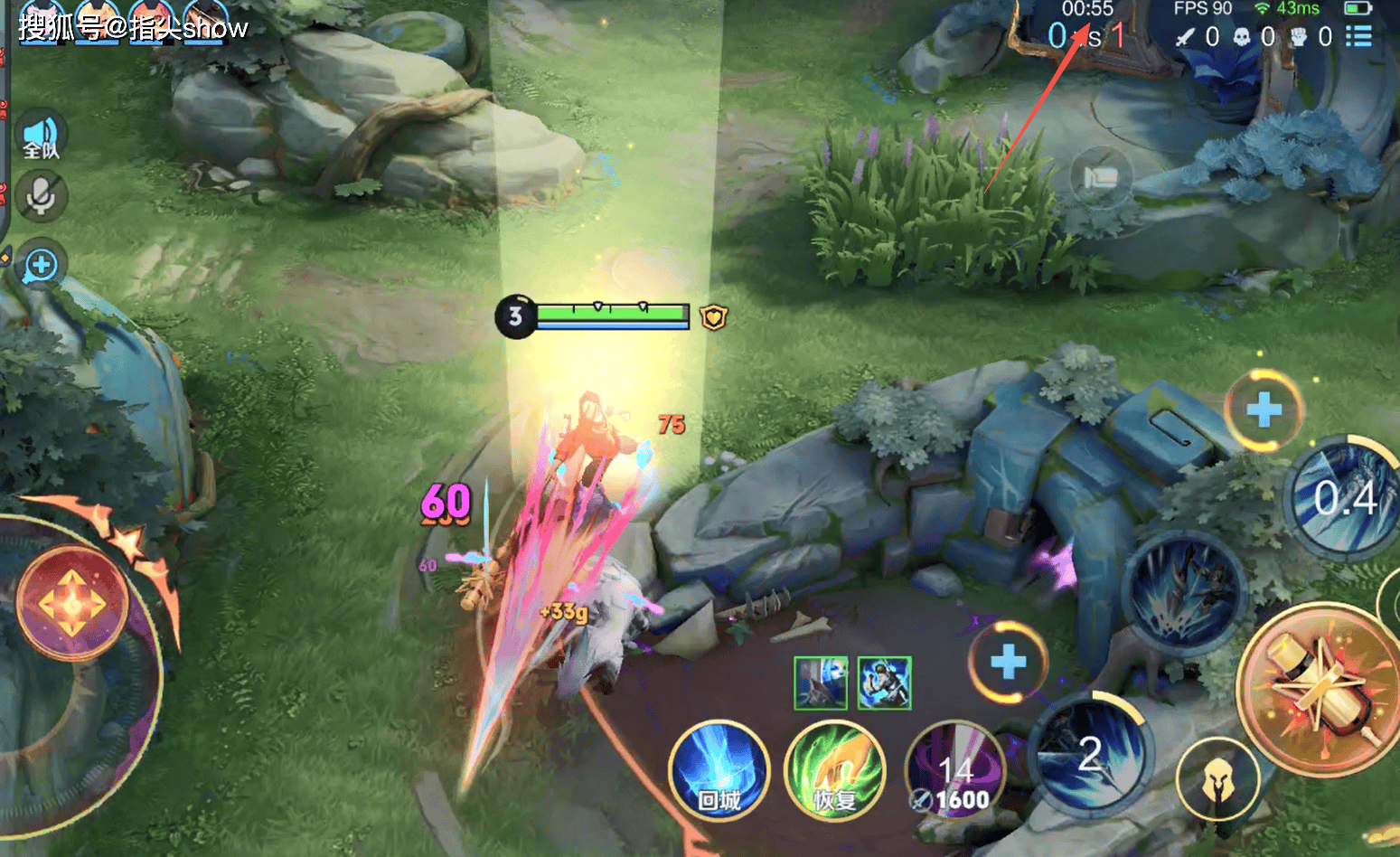Viewport: 1400px width, 857px height.
Task: Select the golden helmet hero-target button
Action: pos(1217,779)
